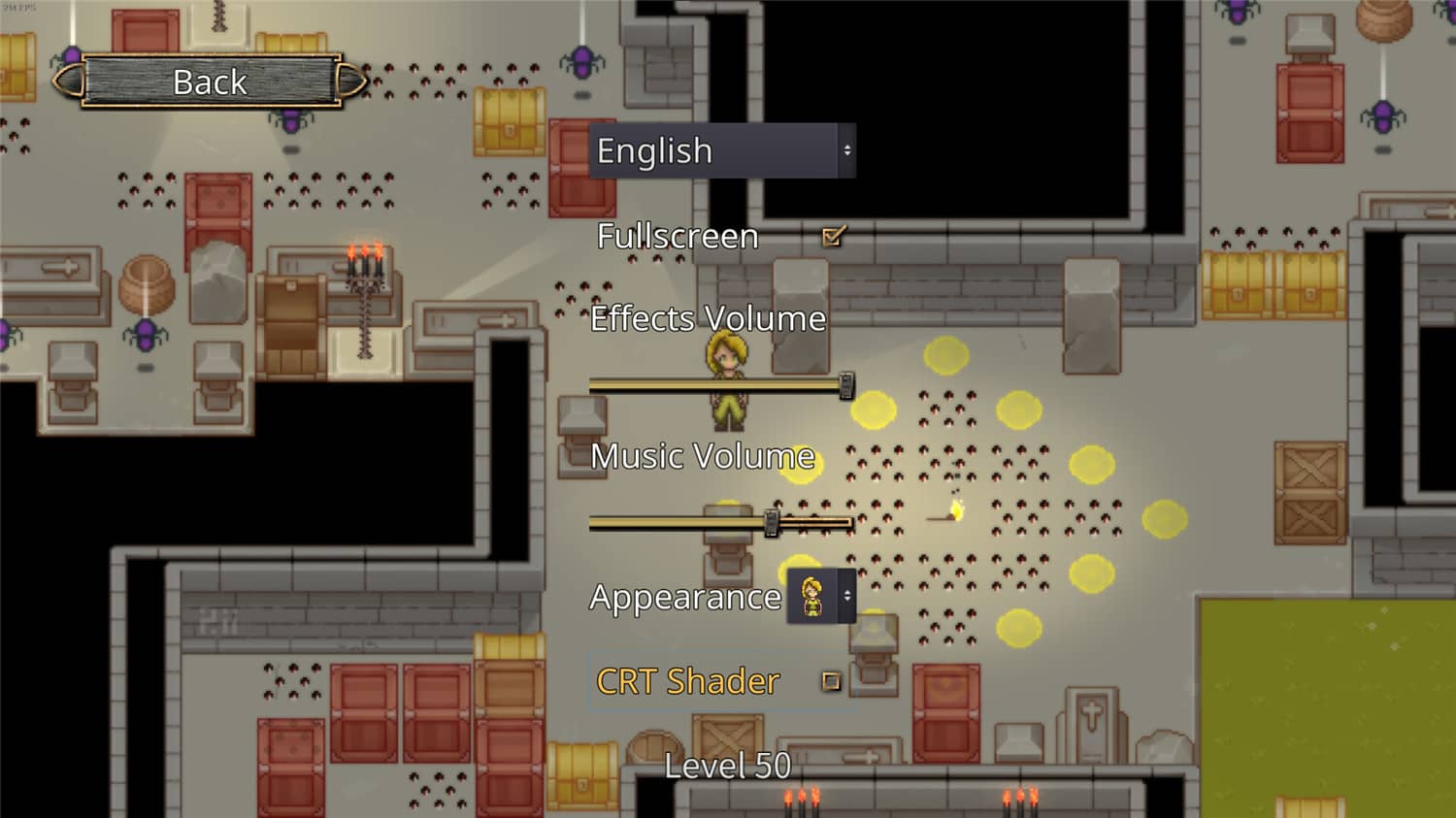Open the English language dropdown

[721, 150]
